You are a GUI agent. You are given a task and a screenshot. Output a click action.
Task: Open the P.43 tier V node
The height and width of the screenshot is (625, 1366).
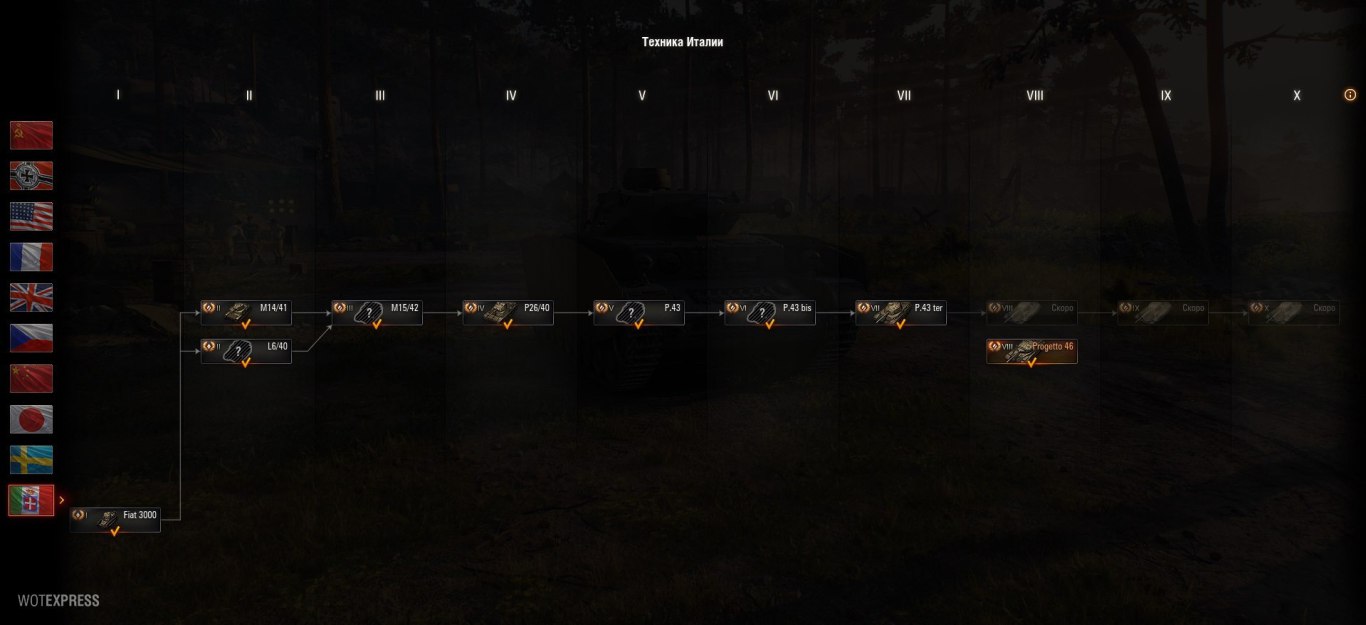point(639,312)
